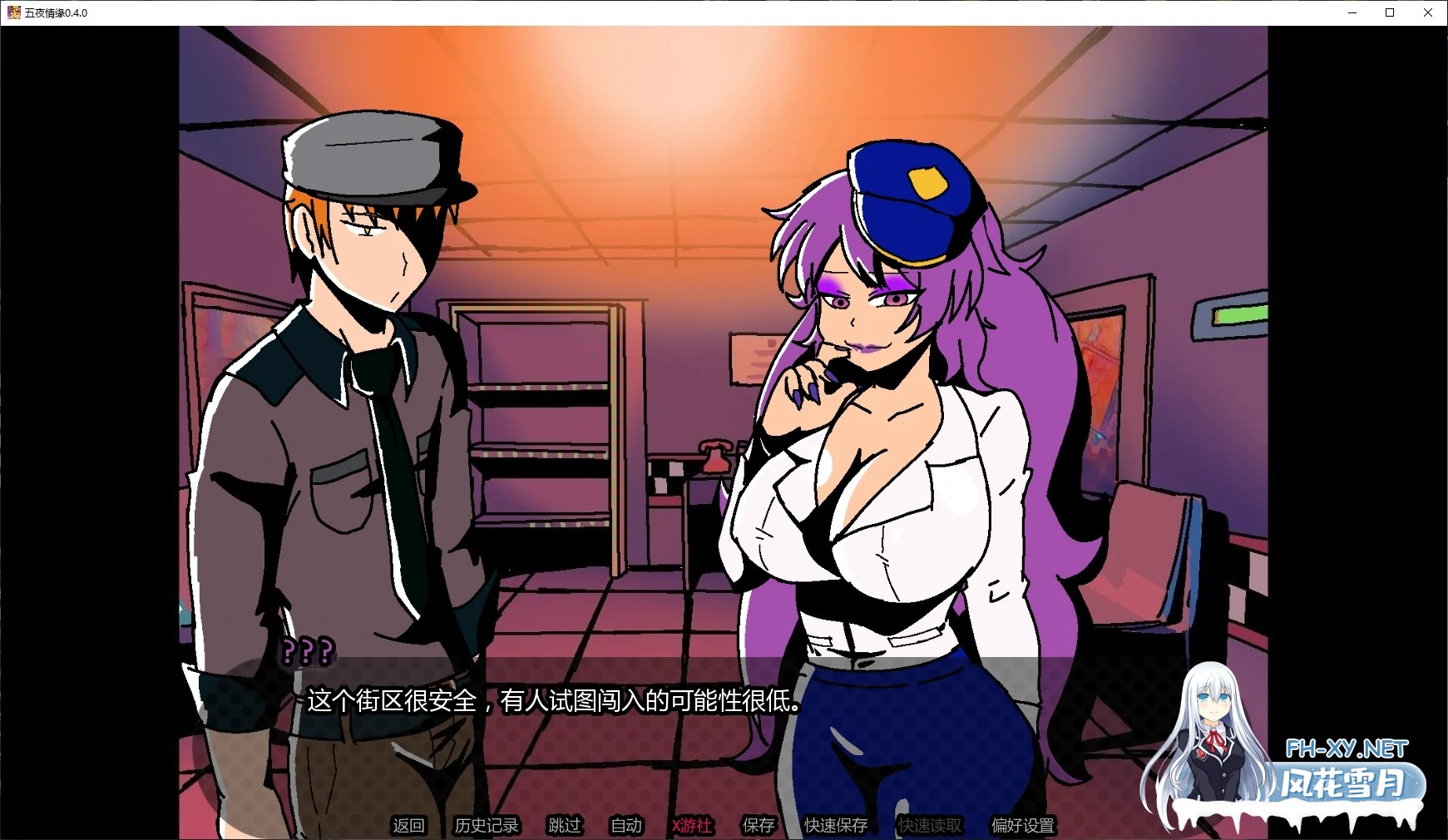Select 返回 from the quick menu
Viewport: 1448px width, 840px height.
click(x=408, y=826)
